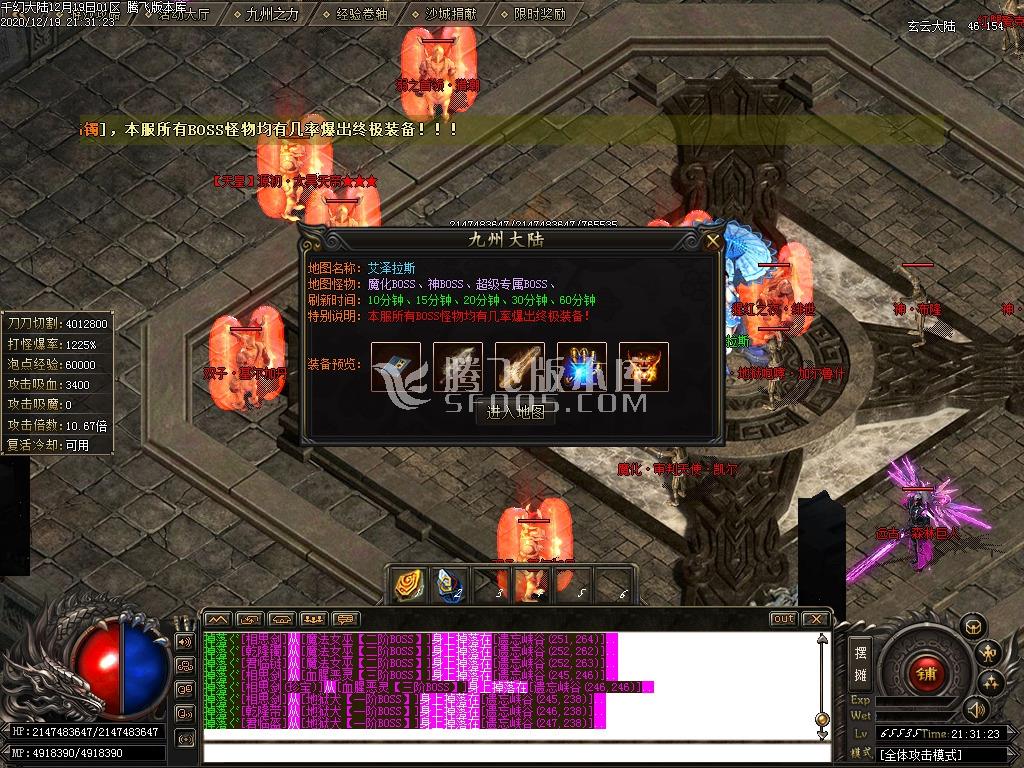Viewport: 1024px width, 768px height.
Task: Use the blue crystal item in hotbar slot two
Action: point(448,585)
